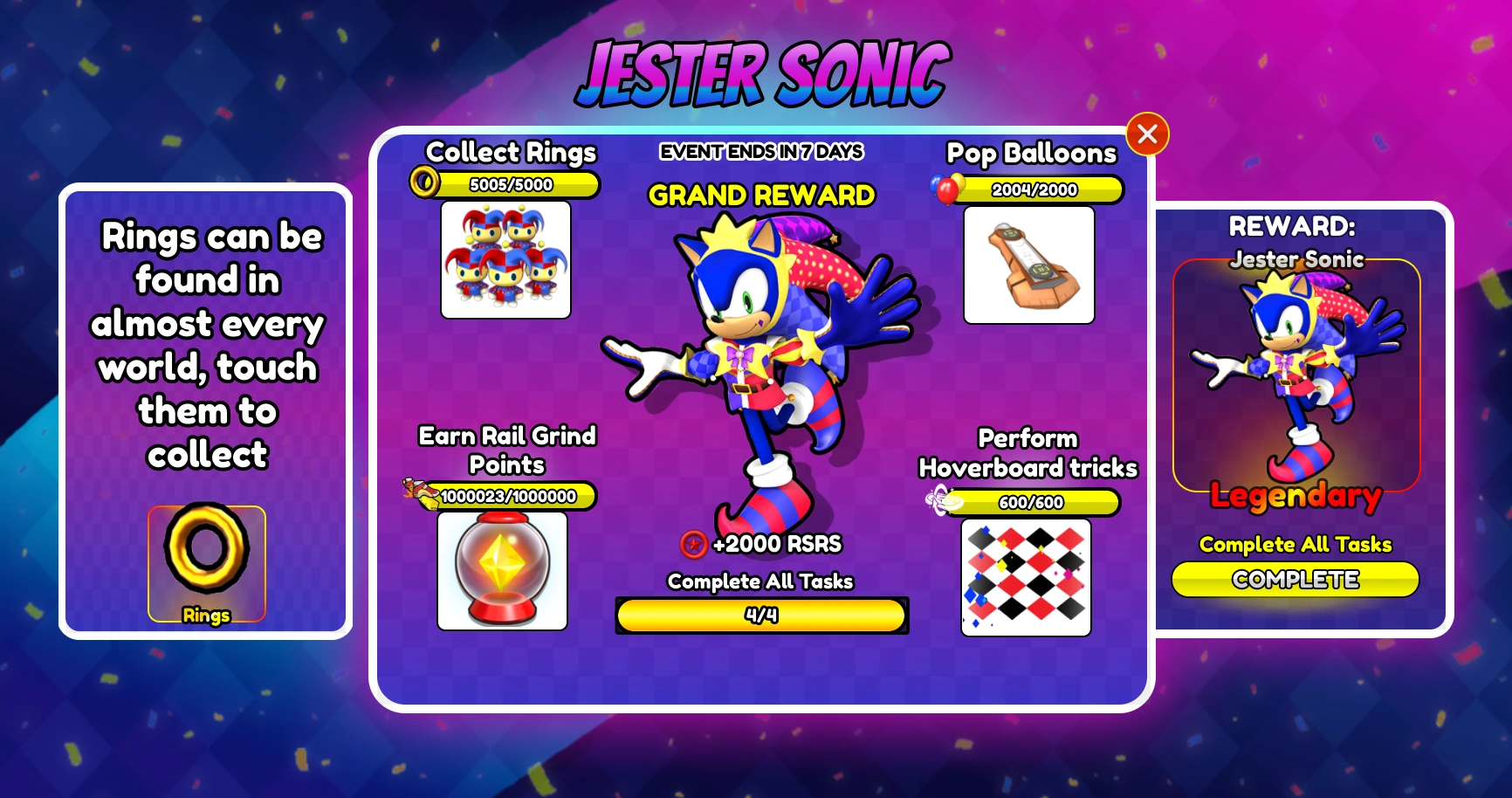Click the jester plush dolls thumbnail
This screenshot has width=1512, height=798.
[x=505, y=259]
